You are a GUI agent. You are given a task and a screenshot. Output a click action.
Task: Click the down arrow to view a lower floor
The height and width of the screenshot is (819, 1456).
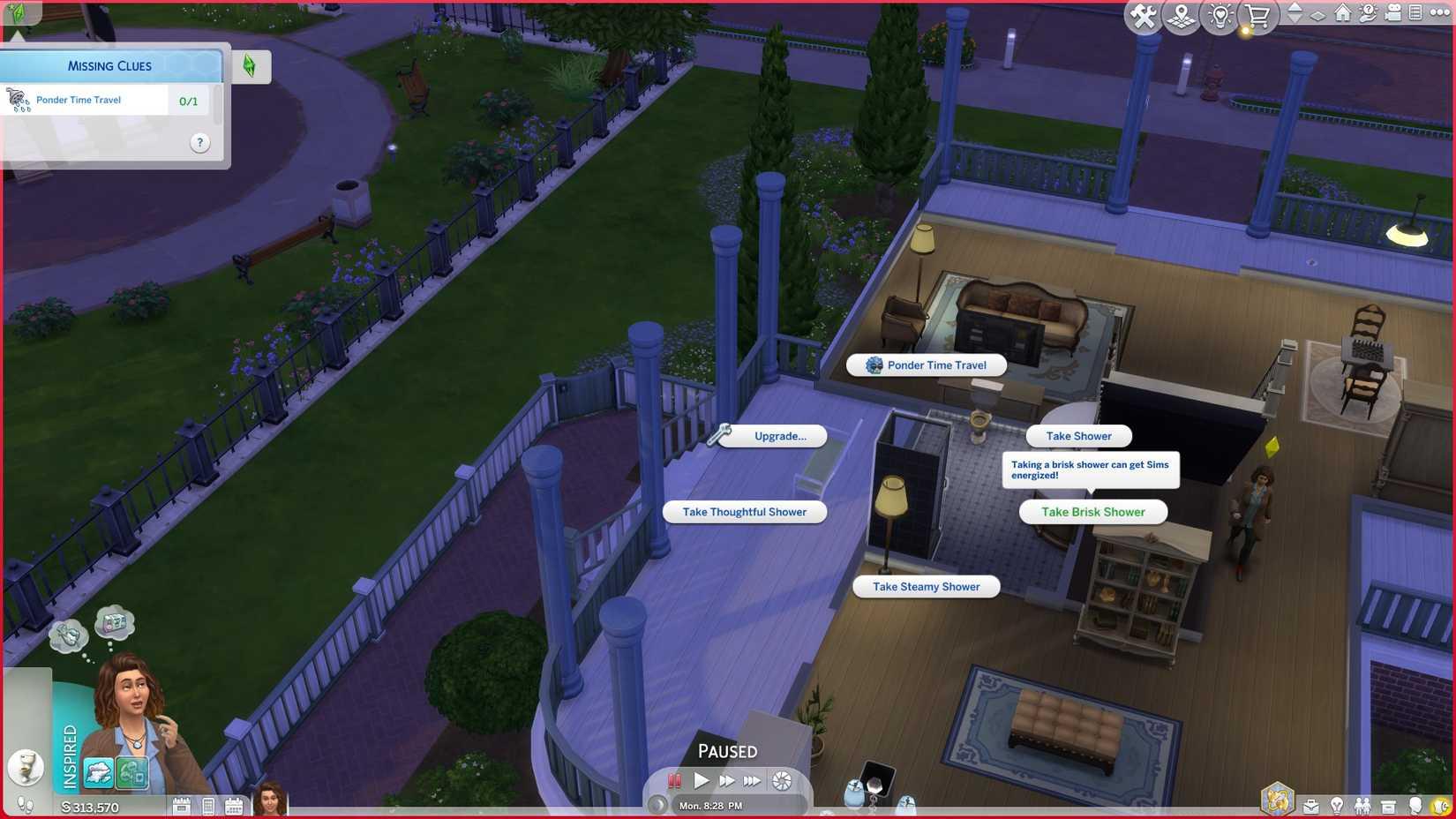coord(1295,19)
